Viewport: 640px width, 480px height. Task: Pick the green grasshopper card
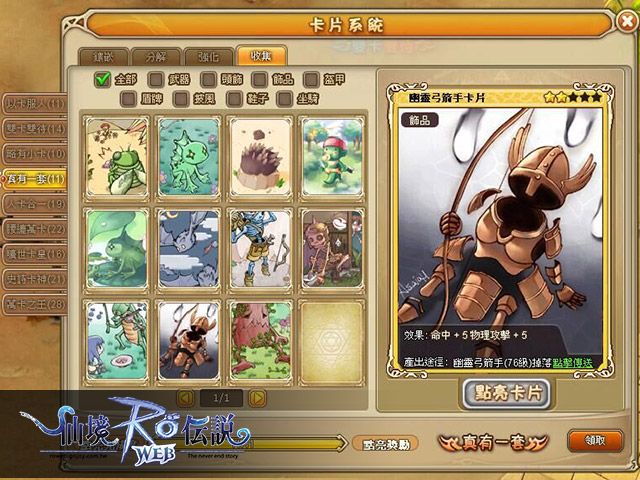(x=117, y=154)
